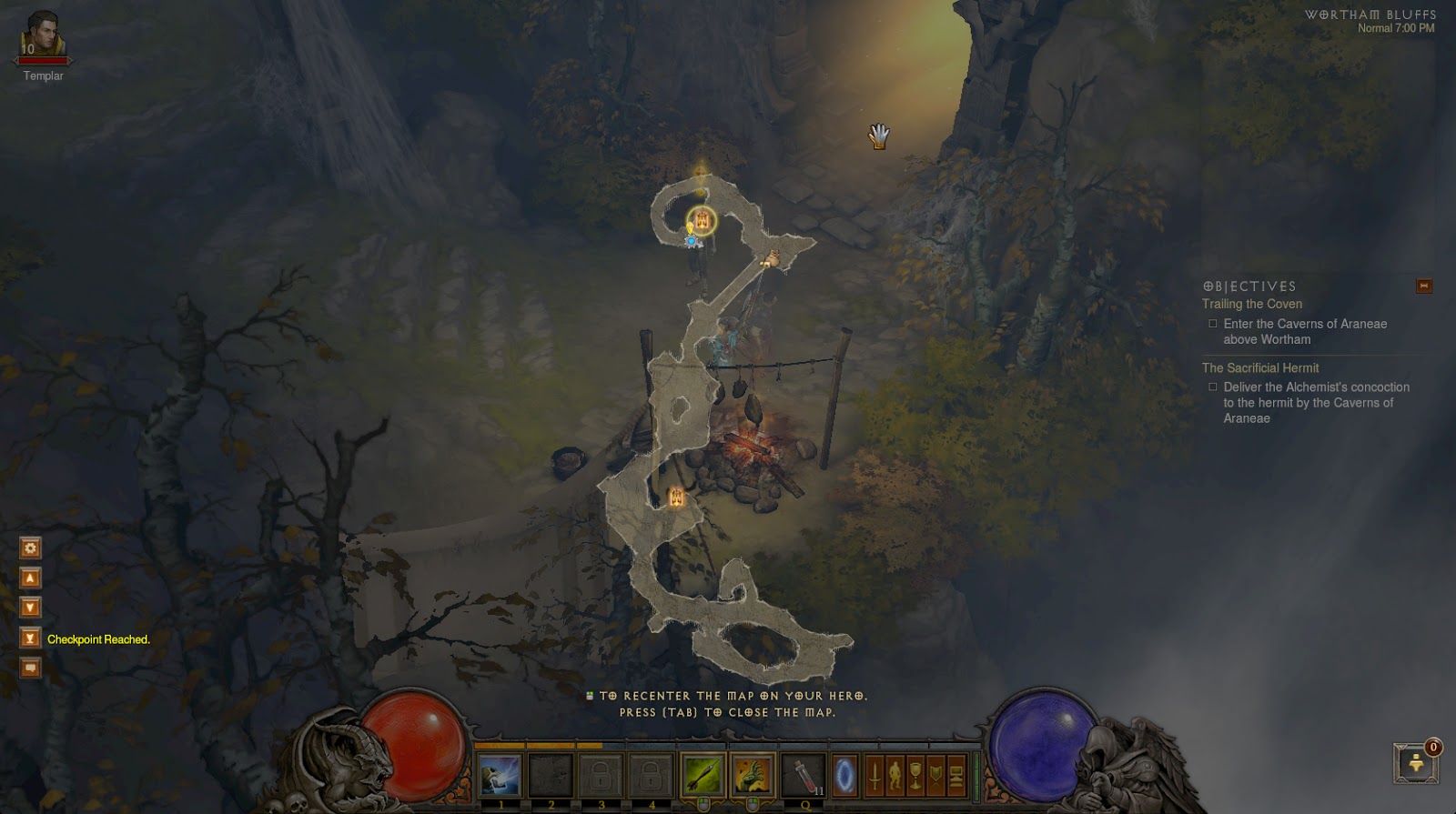
Task: Use the grasping zombie hand skill
Action: (753, 776)
